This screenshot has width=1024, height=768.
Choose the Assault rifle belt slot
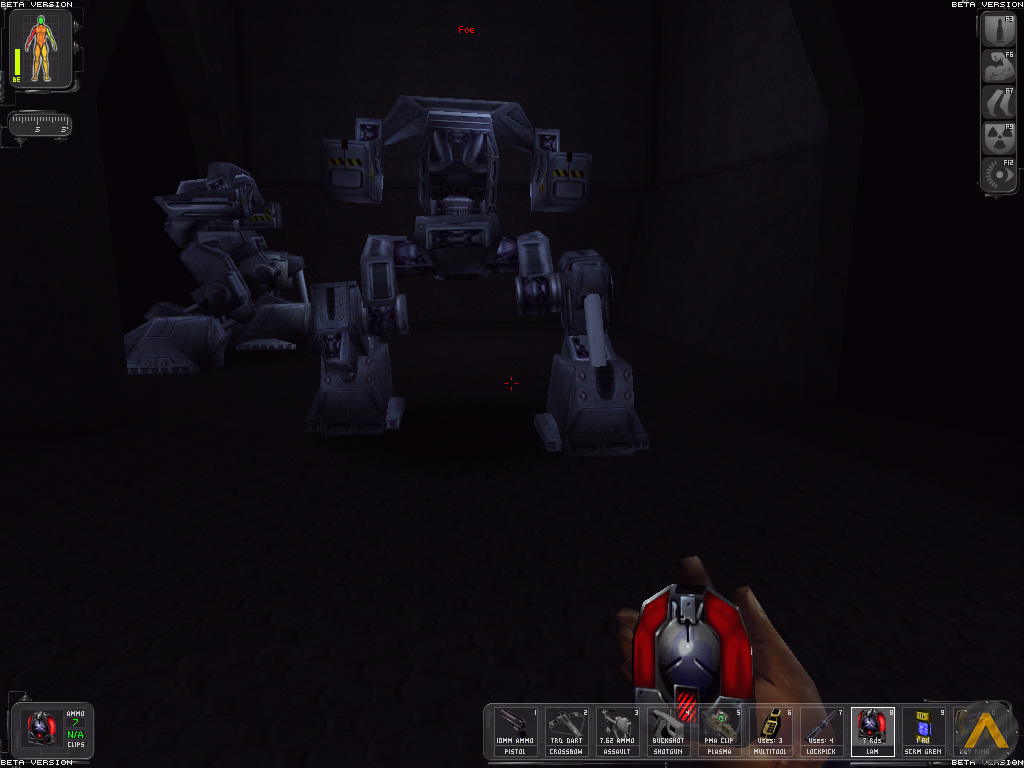[617, 731]
